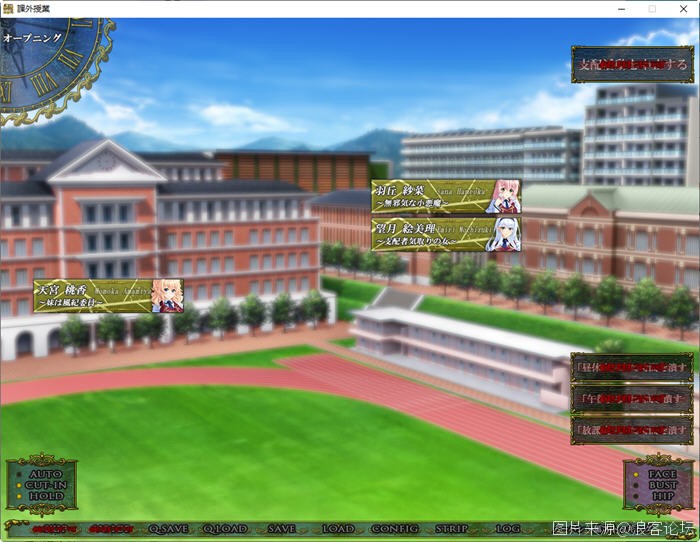Image resolution: width=700 pixels, height=542 pixels.
Task: Open the message LOG
Action: coord(507,528)
